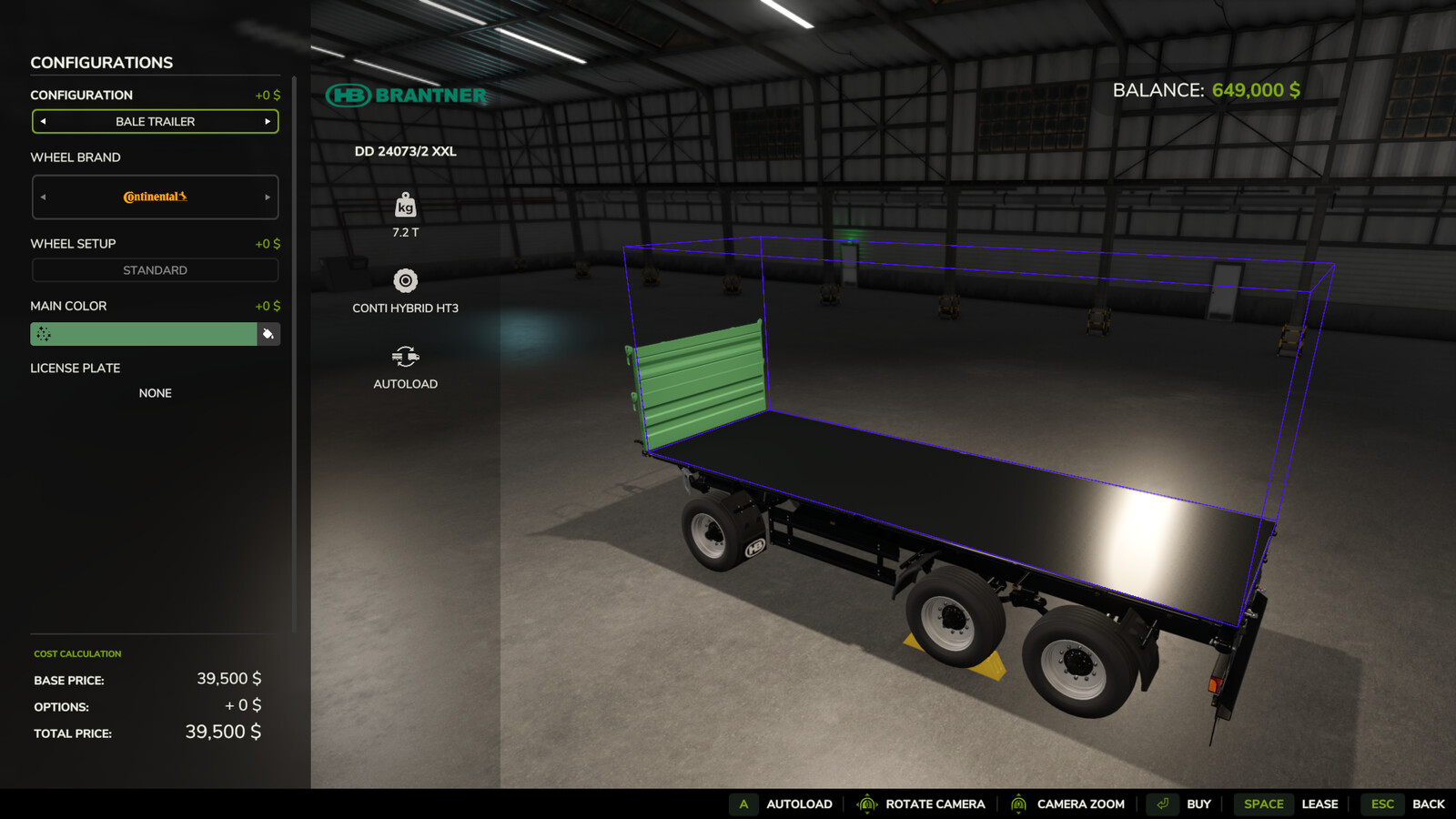Click the Buy action icon in the bottom bar

[1161, 804]
